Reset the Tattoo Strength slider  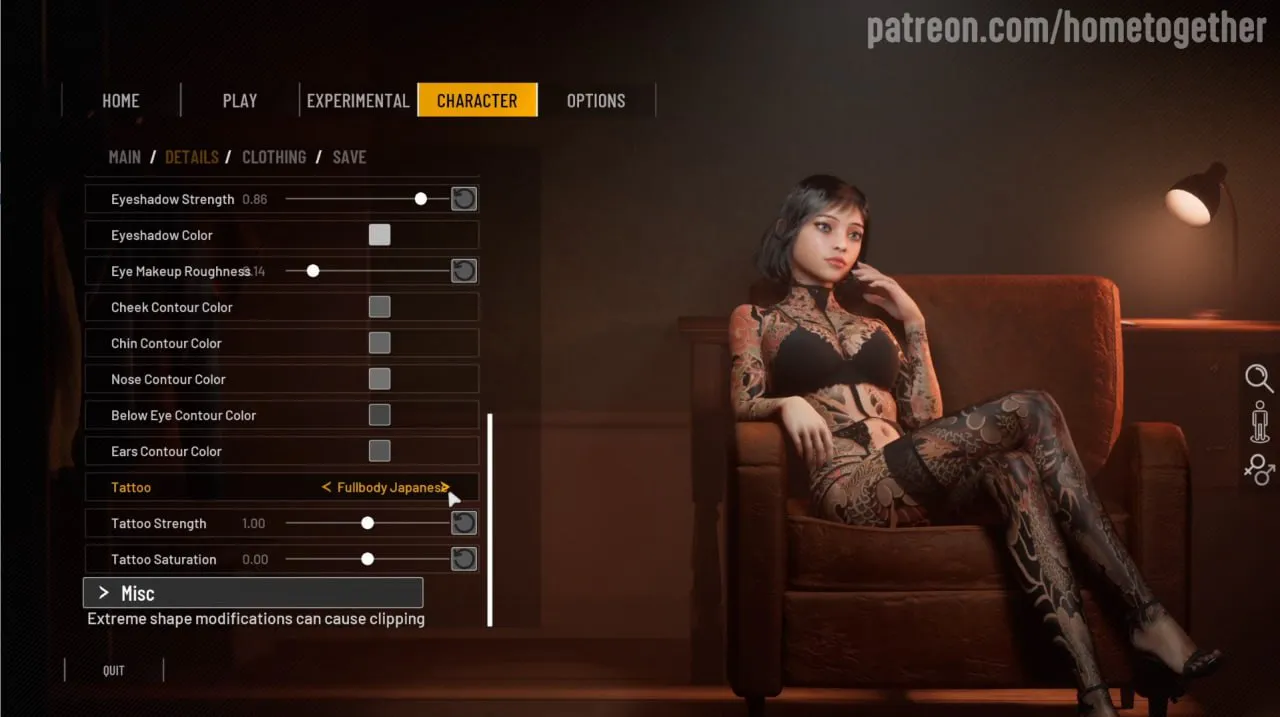click(463, 523)
